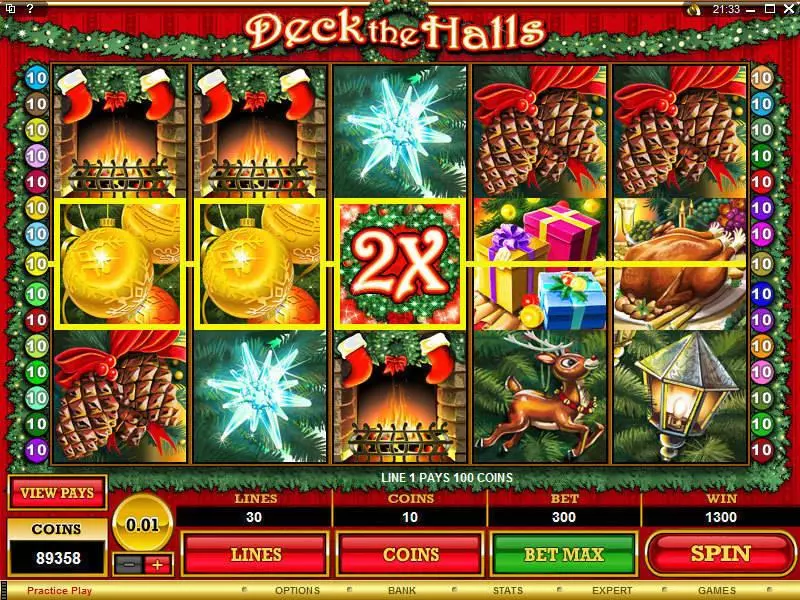The width and height of the screenshot is (800, 600).
Task: Decrease coin size with the minus button
Action: pyautogui.click(x=127, y=564)
